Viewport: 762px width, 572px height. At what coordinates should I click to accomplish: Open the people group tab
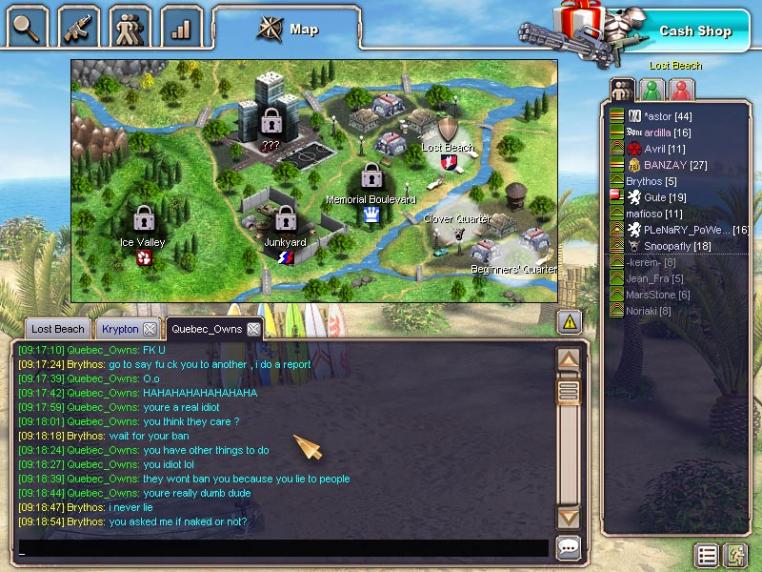(130, 26)
